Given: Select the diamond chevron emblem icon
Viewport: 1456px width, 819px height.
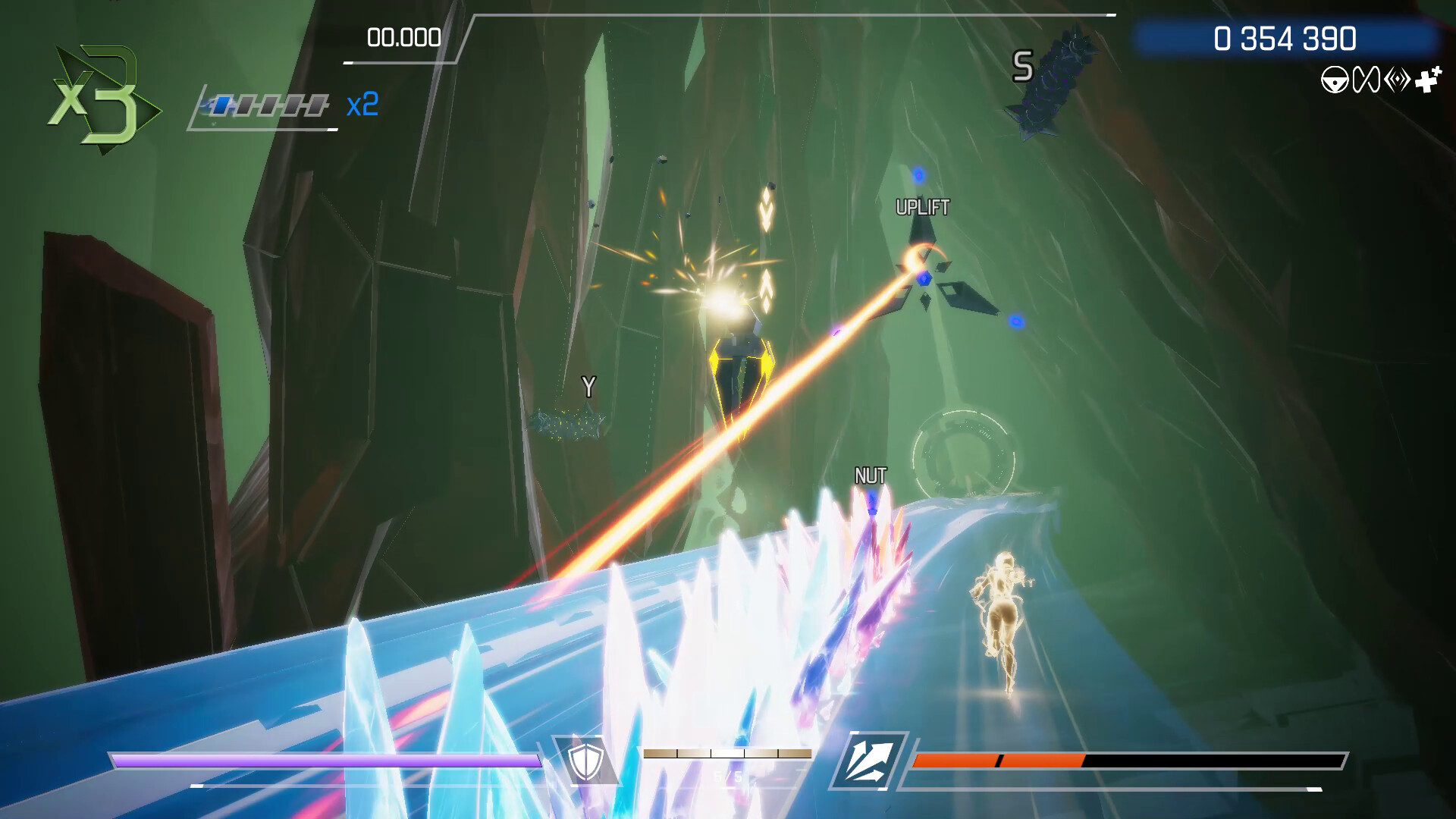Looking at the screenshot, I should coord(1397,78).
